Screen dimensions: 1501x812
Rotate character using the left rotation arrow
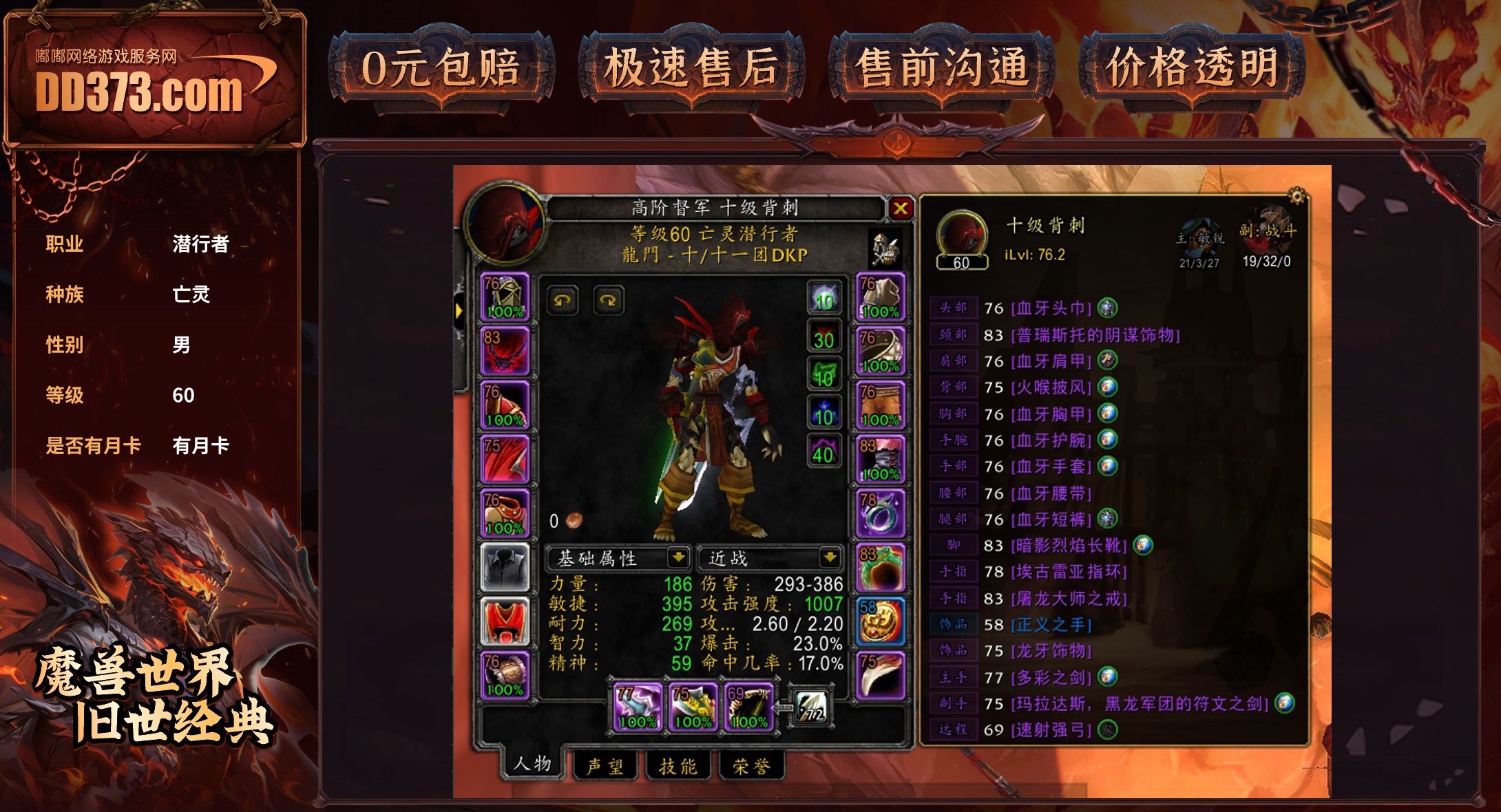(x=563, y=301)
